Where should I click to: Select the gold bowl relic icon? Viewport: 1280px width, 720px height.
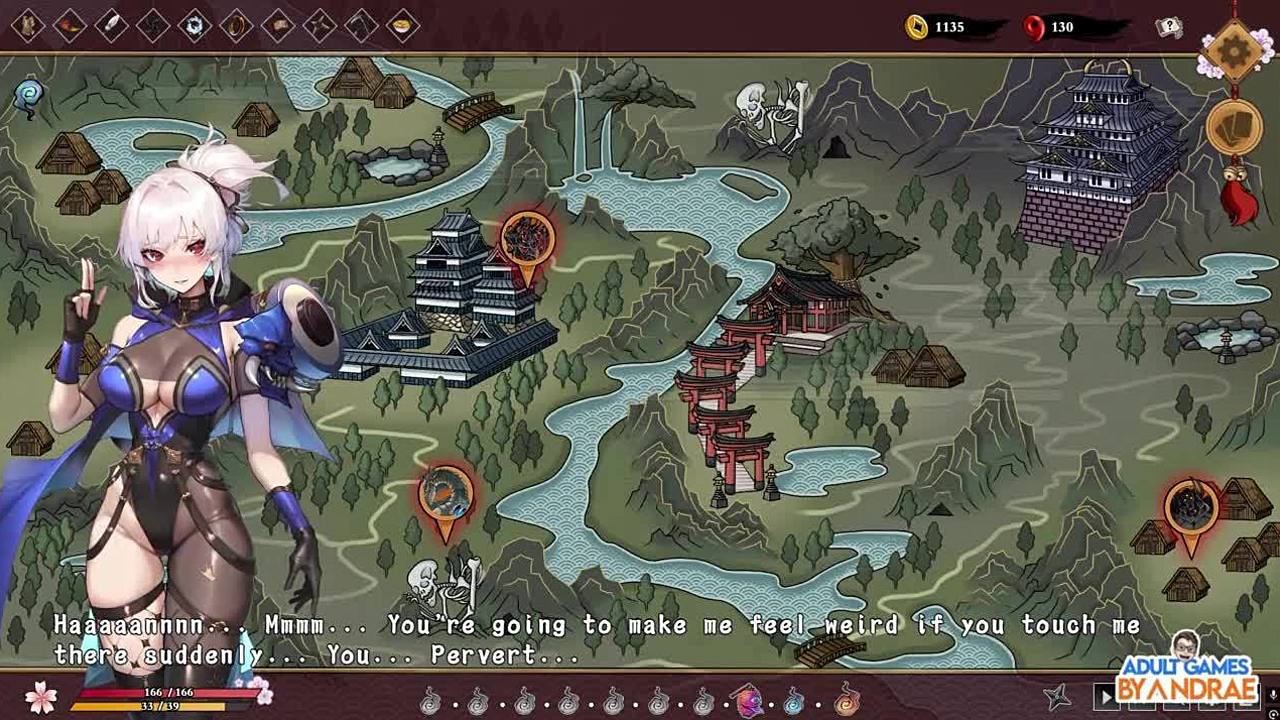tap(402, 26)
